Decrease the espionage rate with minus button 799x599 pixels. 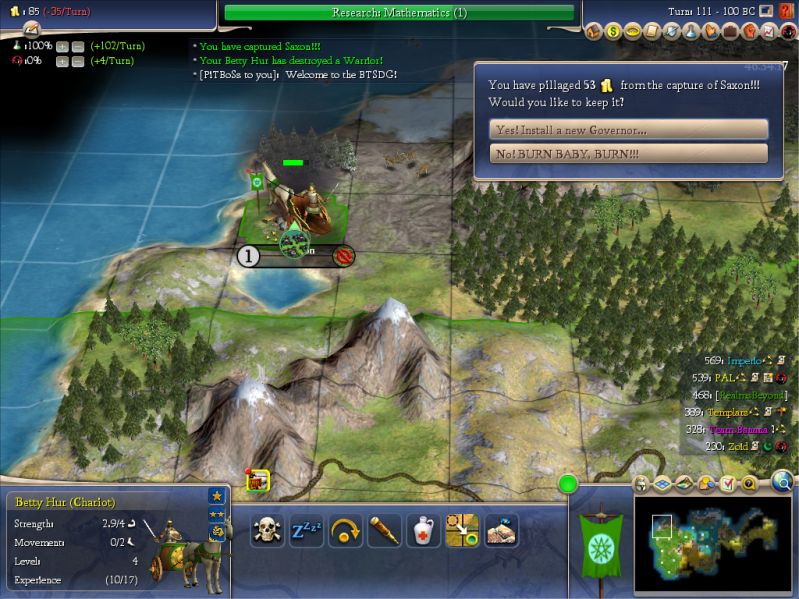coord(78,61)
